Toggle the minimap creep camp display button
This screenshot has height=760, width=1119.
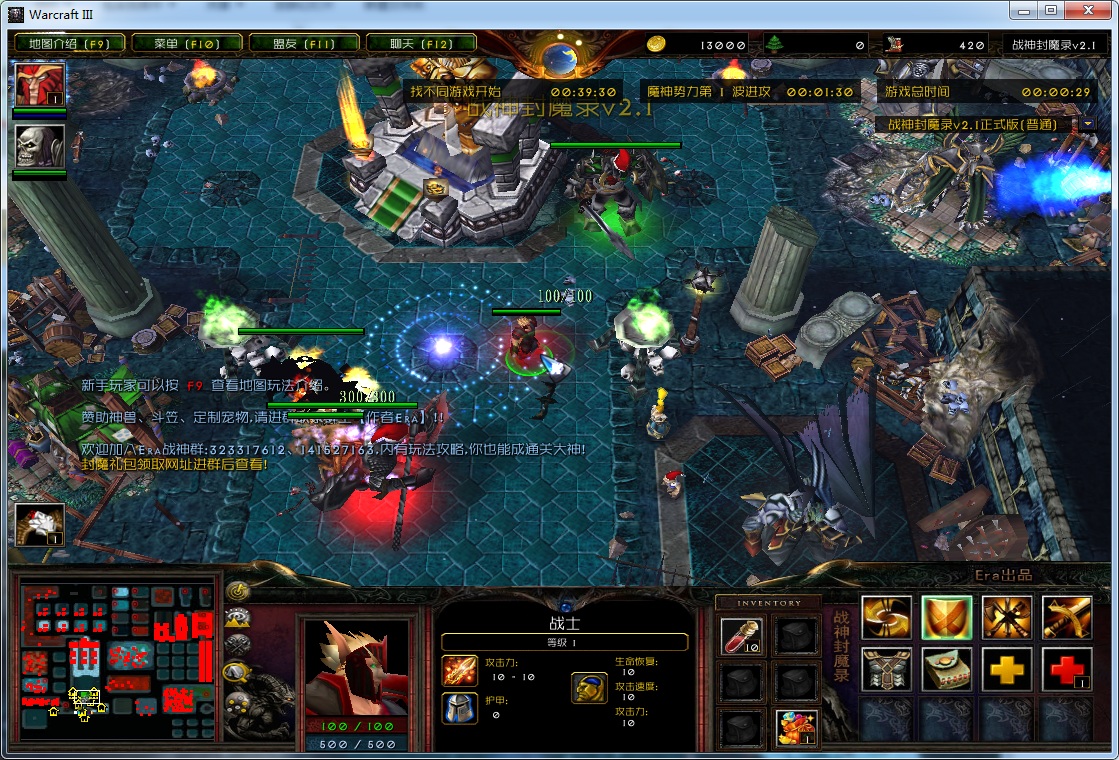pyautogui.click(x=238, y=674)
